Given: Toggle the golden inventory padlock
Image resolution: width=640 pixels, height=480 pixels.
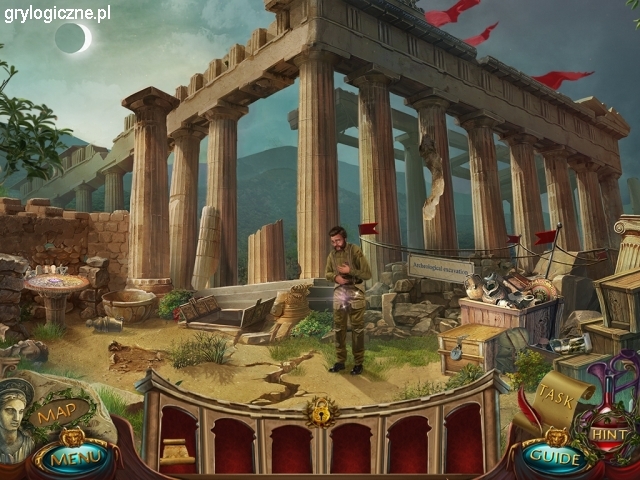Looking at the screenshot, I should tap(320, 410).
